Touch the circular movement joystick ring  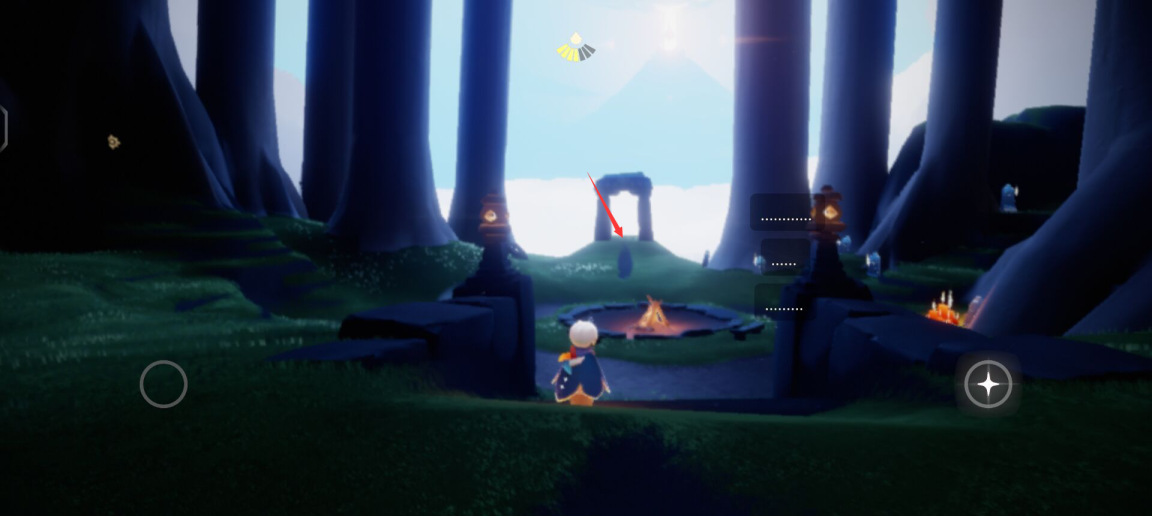pyautogui.click(x=164, y=384)
